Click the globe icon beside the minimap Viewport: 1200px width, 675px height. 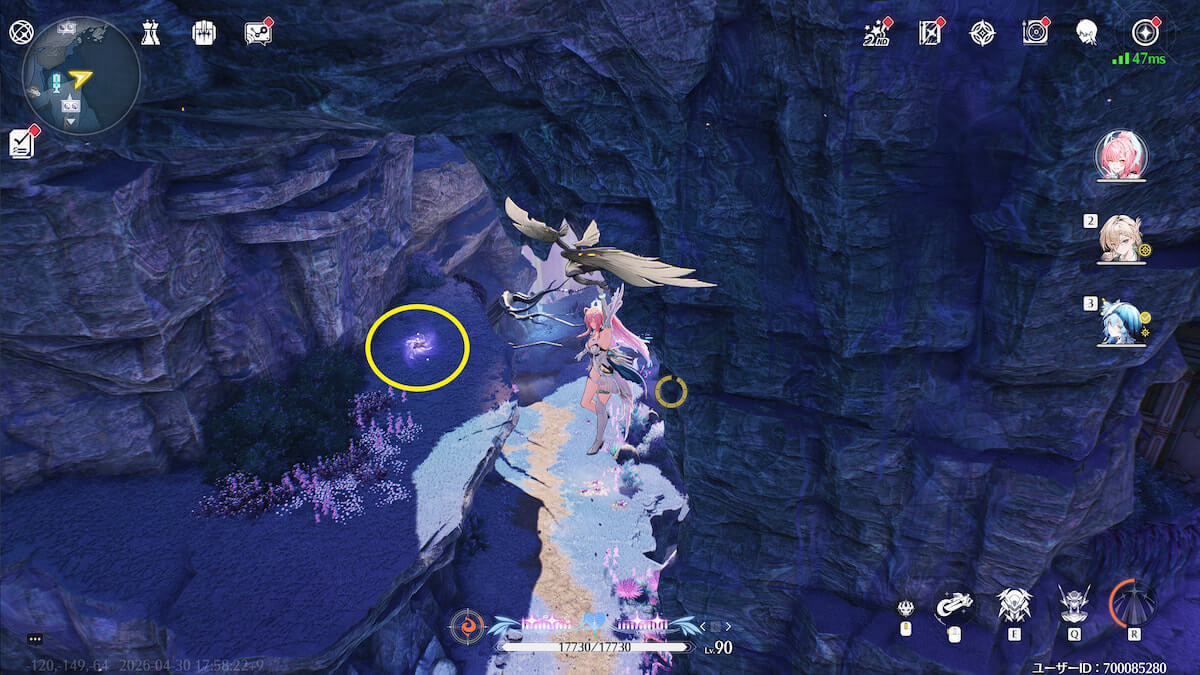click(20, 32)
